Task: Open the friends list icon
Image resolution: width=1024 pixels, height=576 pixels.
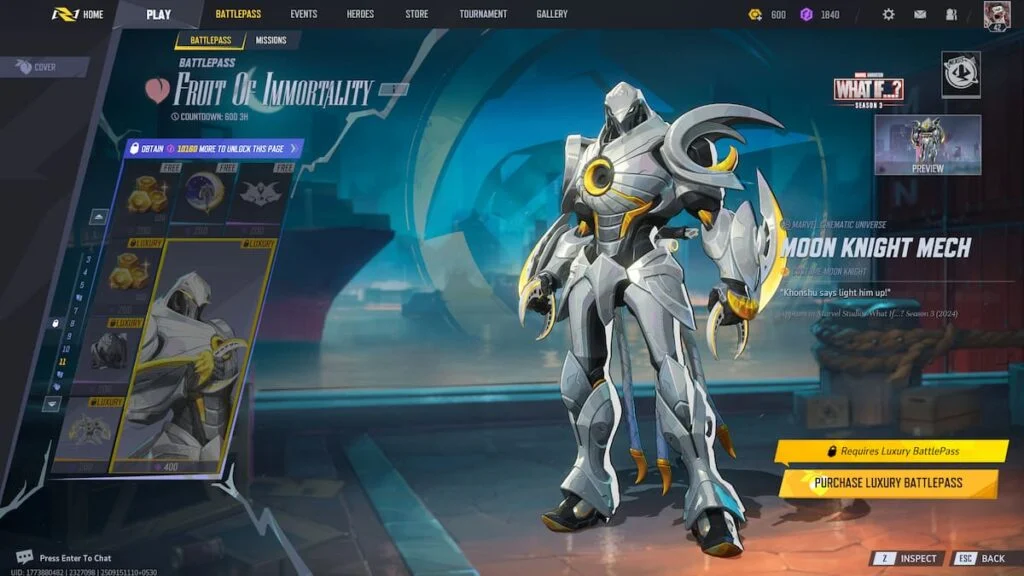Action: tap(951, 14)
